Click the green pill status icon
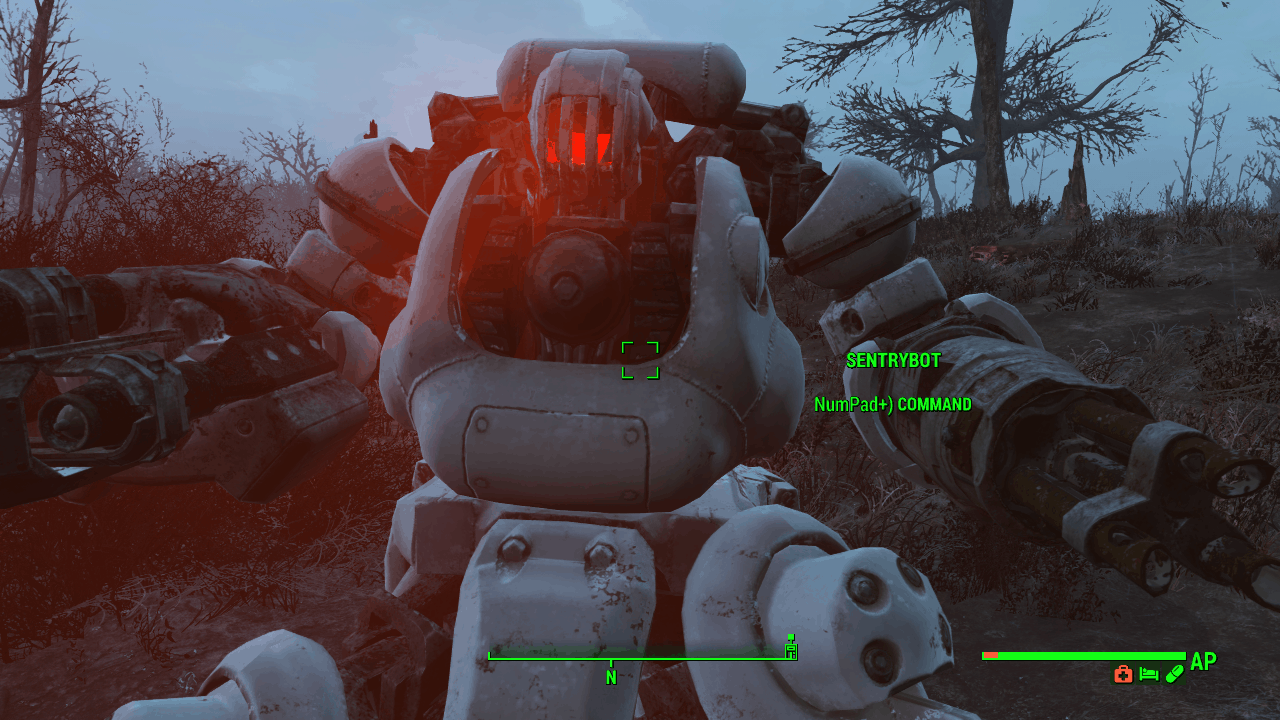1280x720 pixels. point(1173,674)
